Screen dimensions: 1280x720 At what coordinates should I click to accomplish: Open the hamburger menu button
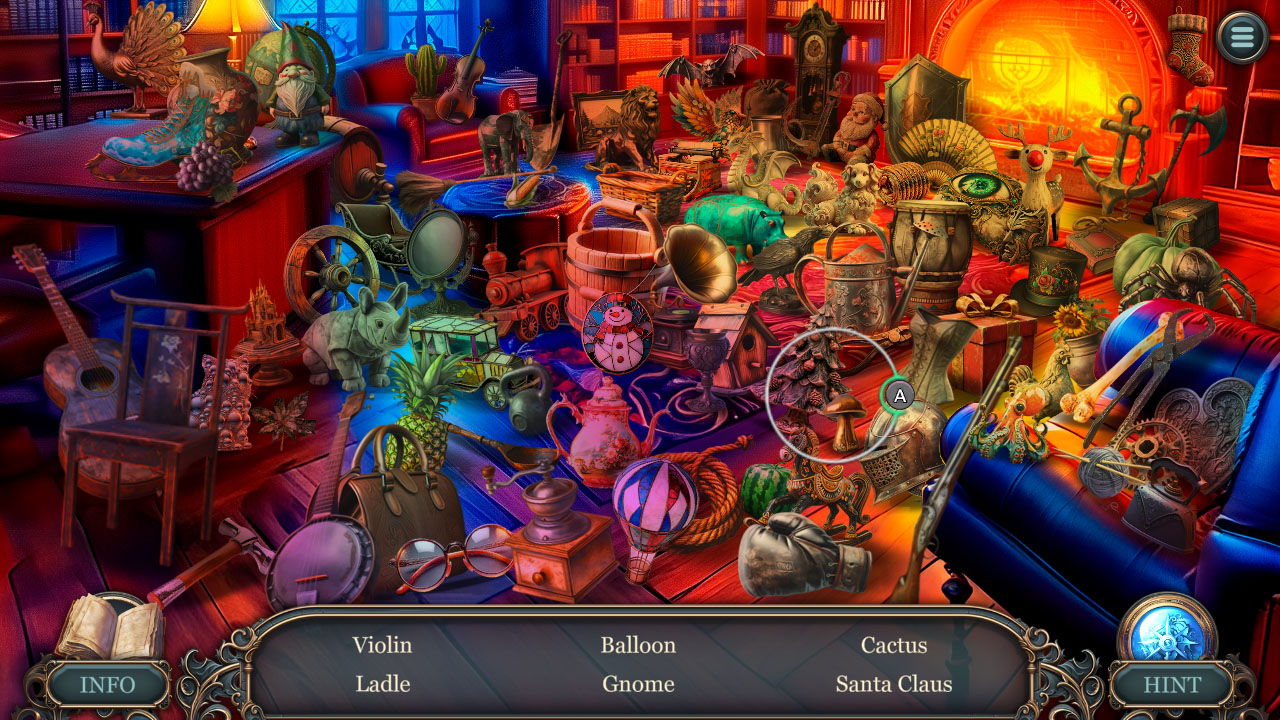coord(1243,38)
